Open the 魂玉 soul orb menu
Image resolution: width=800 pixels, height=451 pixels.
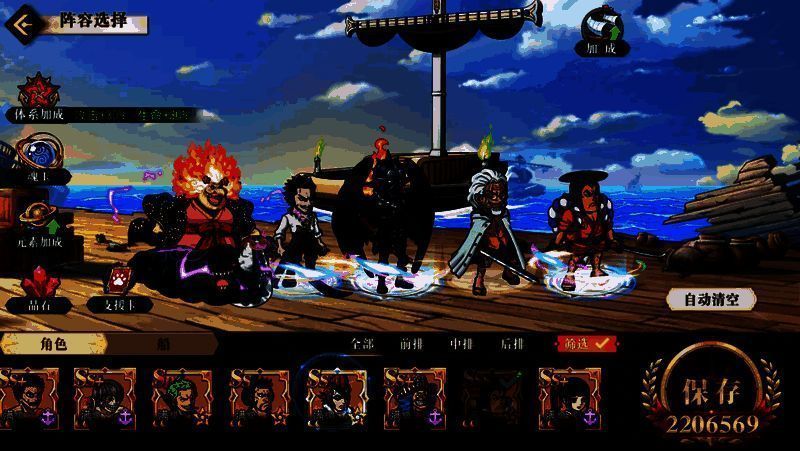[x=37, y=158]
